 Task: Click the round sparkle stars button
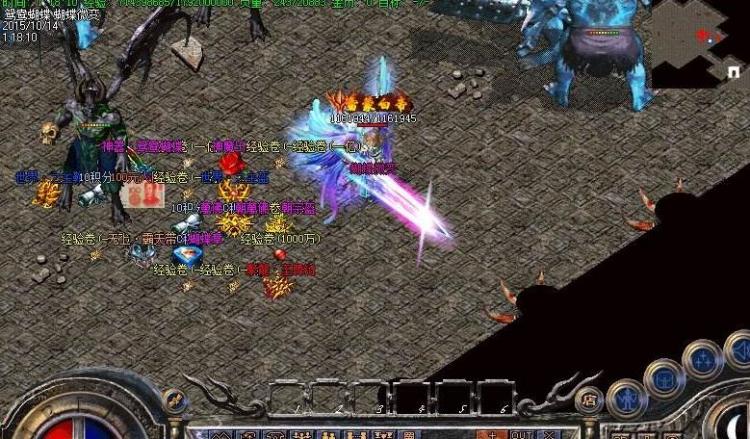[x=704, y=360]
